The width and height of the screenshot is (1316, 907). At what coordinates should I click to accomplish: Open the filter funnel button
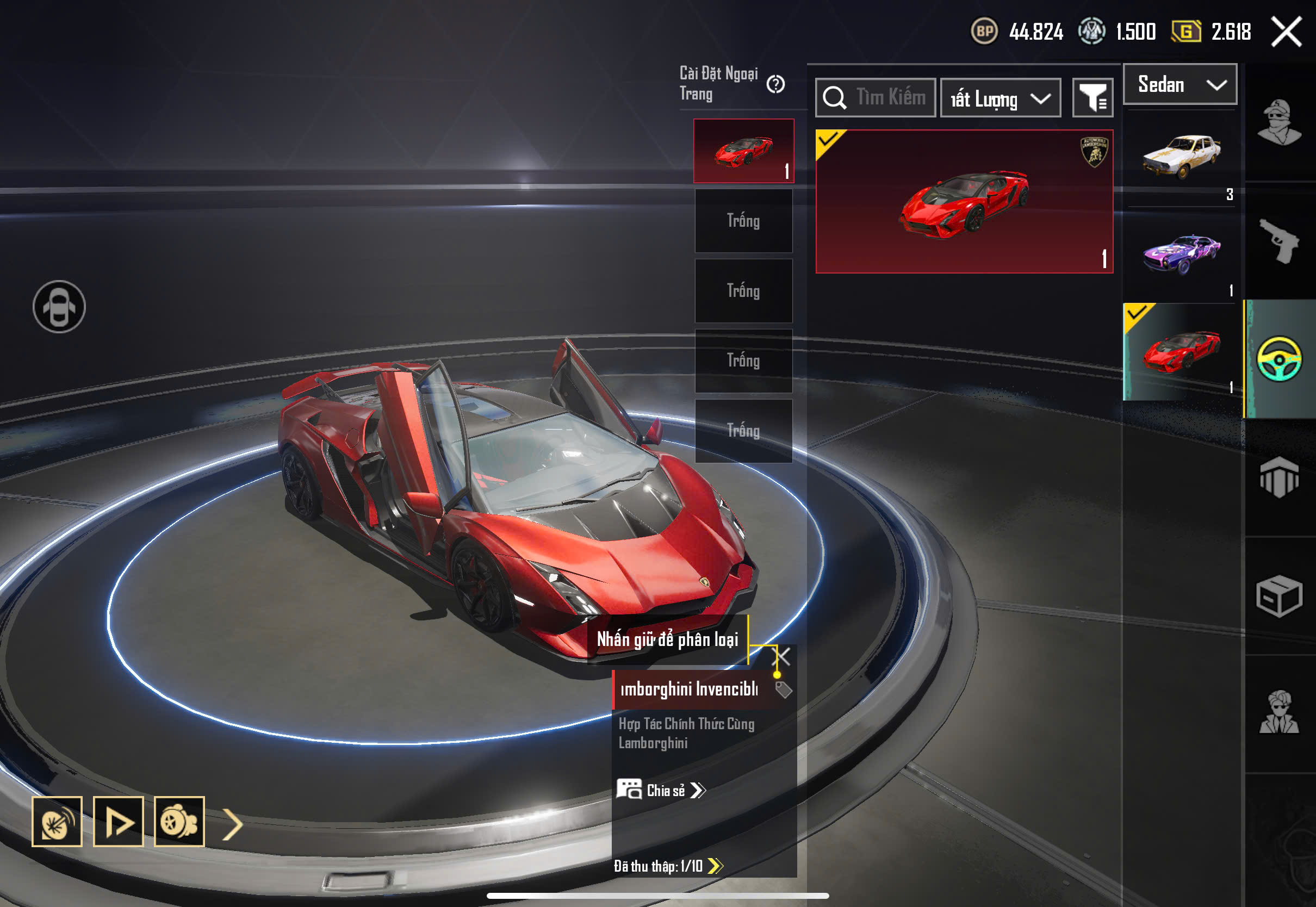coord(1092,98)
